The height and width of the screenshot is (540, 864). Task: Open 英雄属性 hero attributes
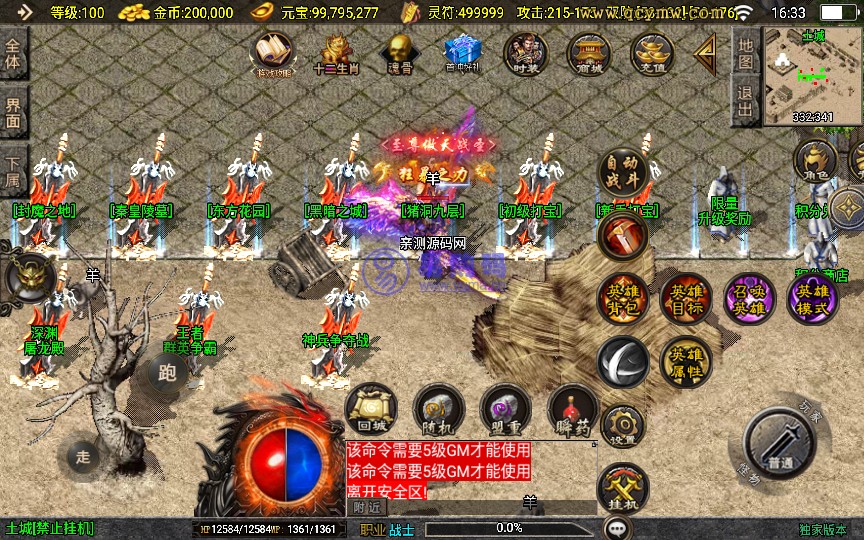point(685,361)
